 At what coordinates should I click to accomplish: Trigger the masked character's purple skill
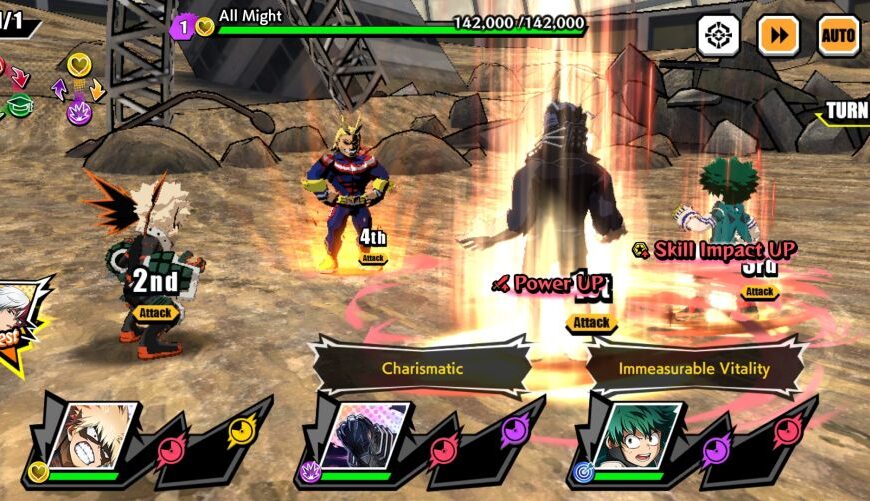click(514, 431)
